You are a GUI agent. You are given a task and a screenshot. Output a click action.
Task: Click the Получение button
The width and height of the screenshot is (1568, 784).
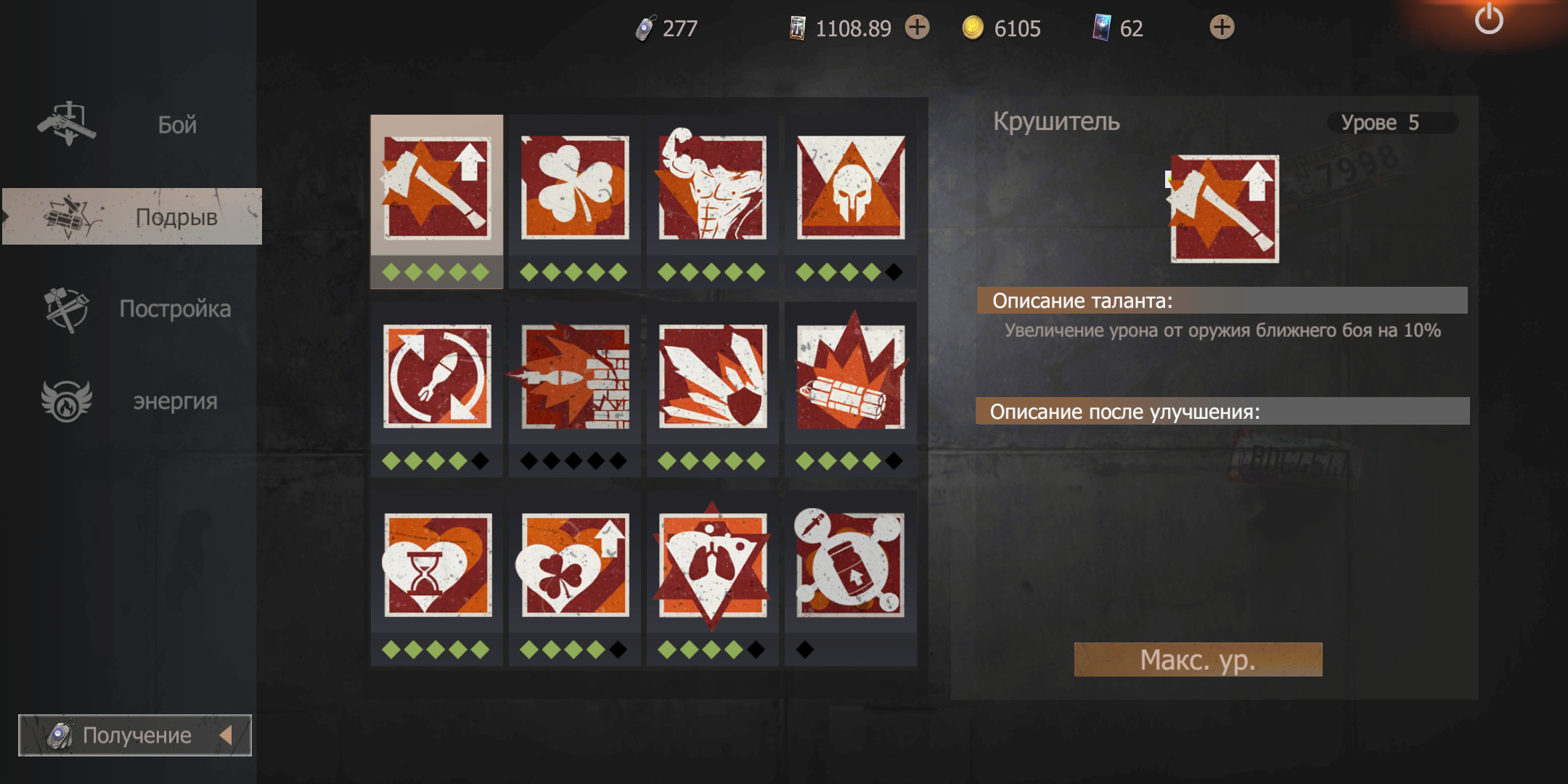(135, 735)
